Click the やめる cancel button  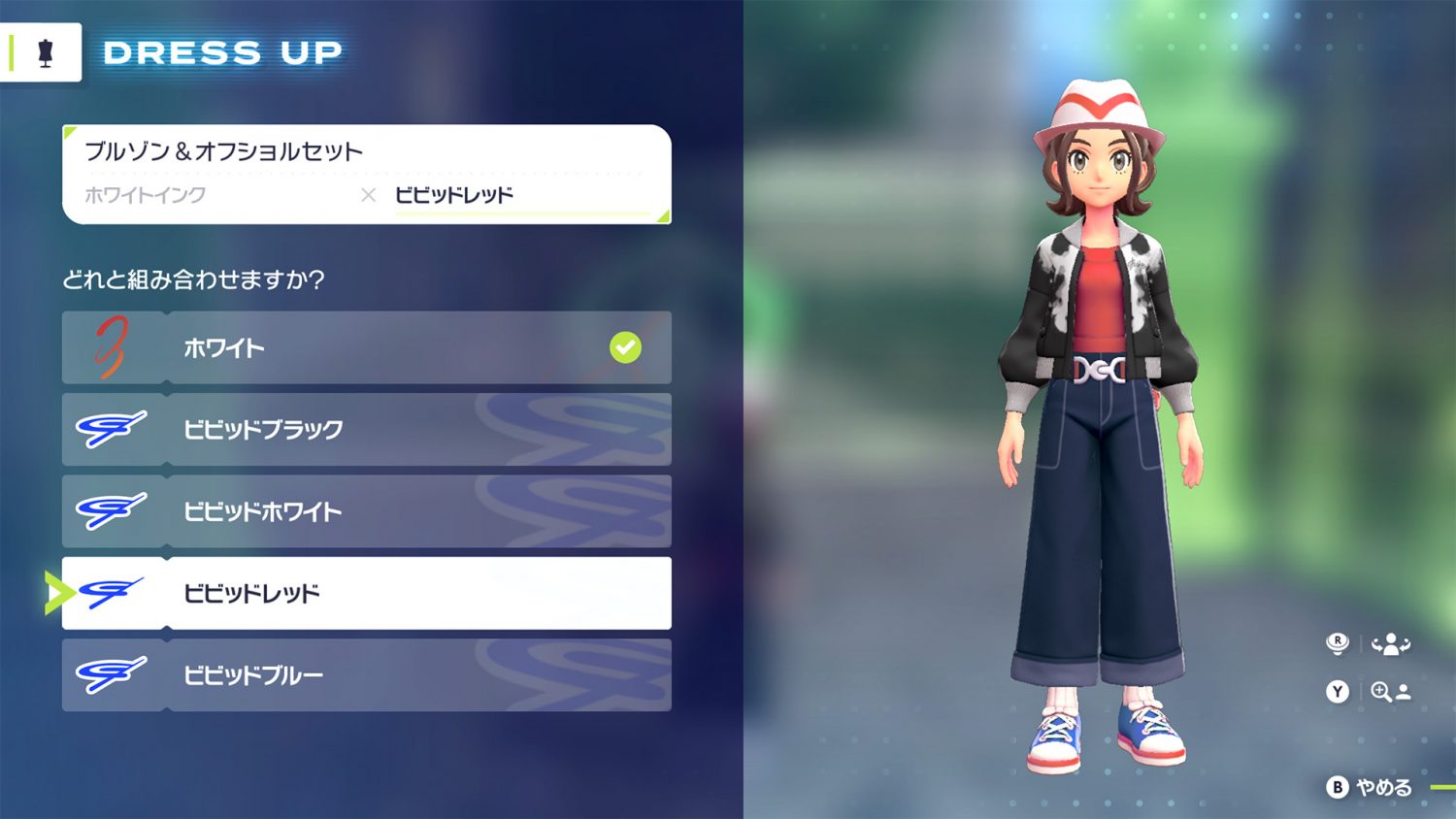1371,787
